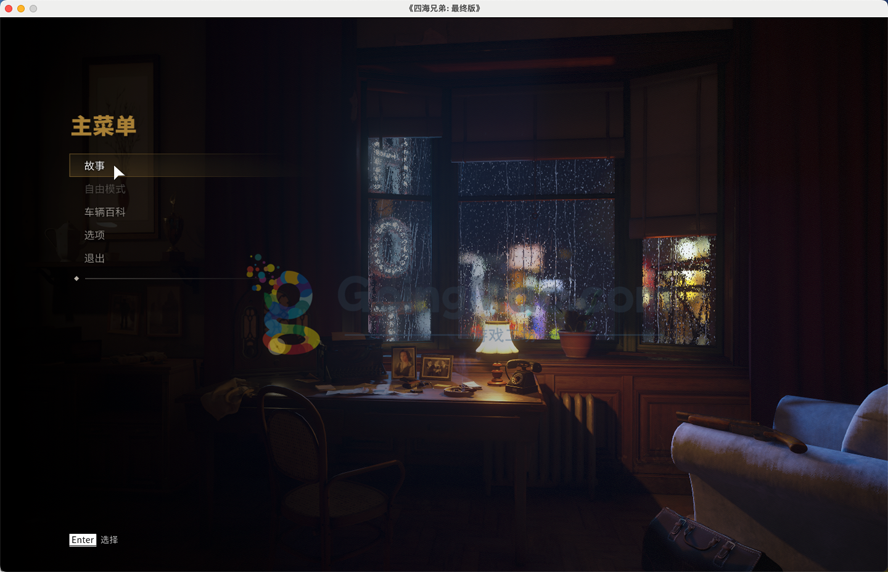Select 故事 in the main menu
This screenshot has width=888, height=572.
[95, 166]
